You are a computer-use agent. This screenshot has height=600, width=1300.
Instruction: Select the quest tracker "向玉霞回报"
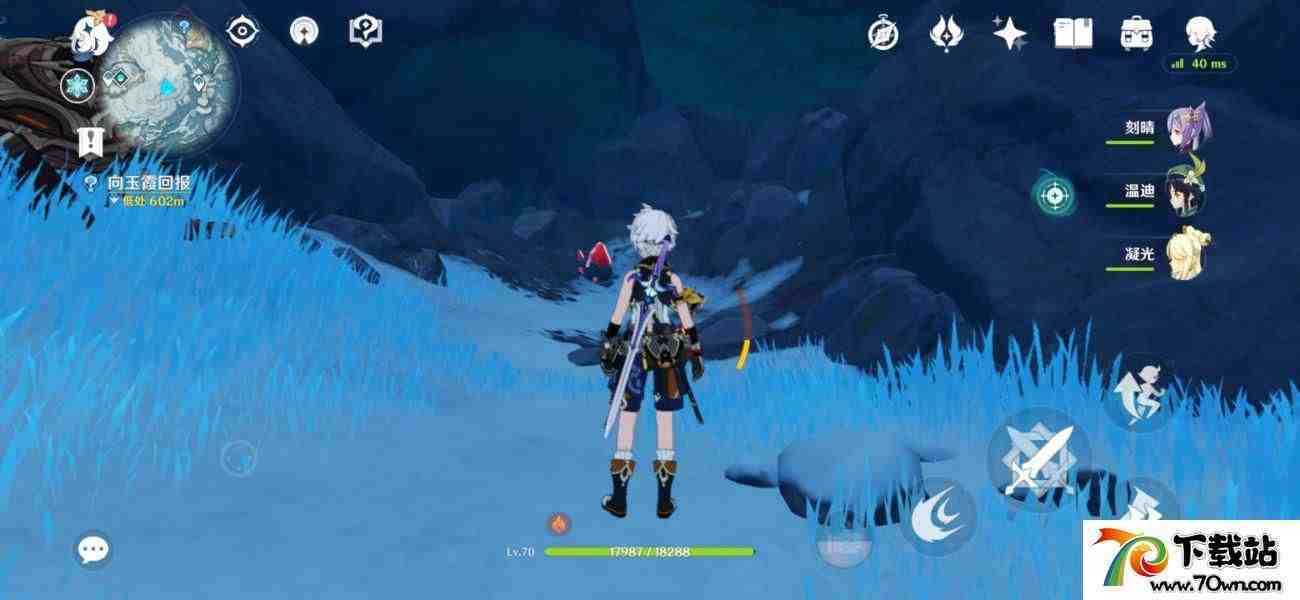coord(148,183)
